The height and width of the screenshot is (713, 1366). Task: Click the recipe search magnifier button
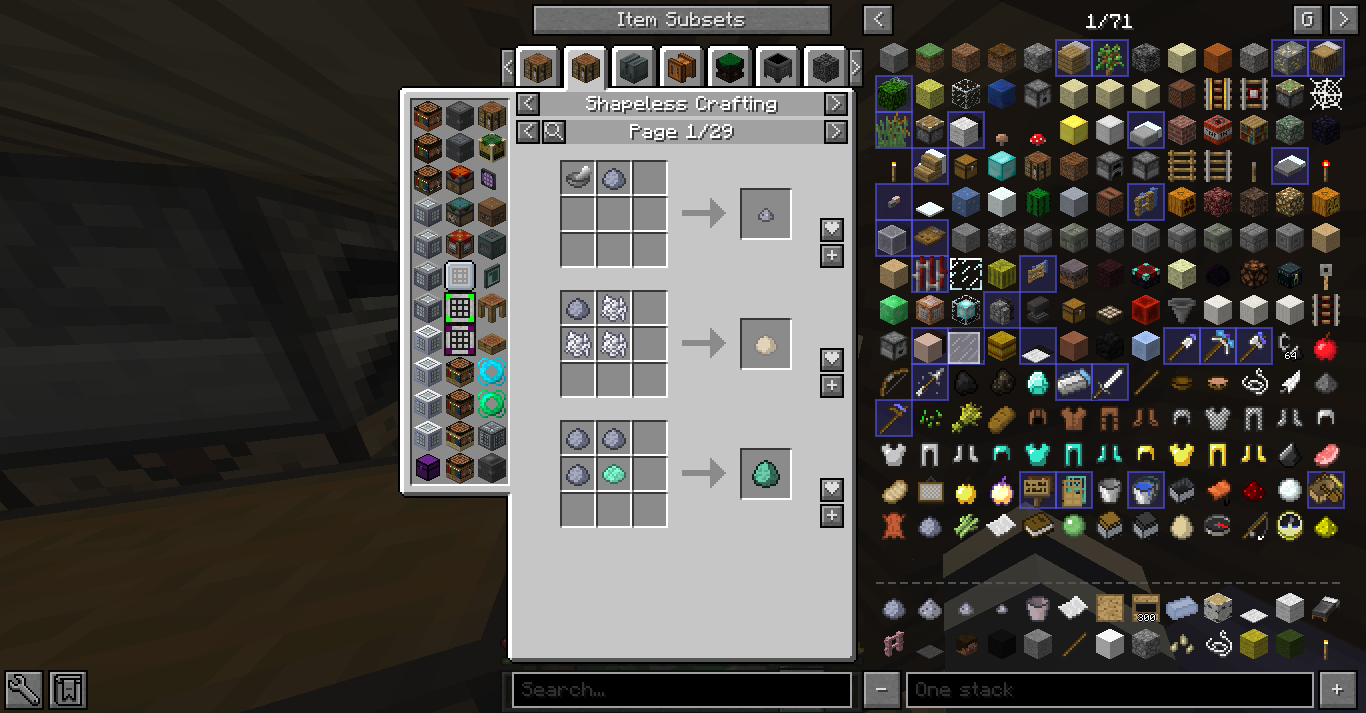pyautogui.click(x=554, y=132)
